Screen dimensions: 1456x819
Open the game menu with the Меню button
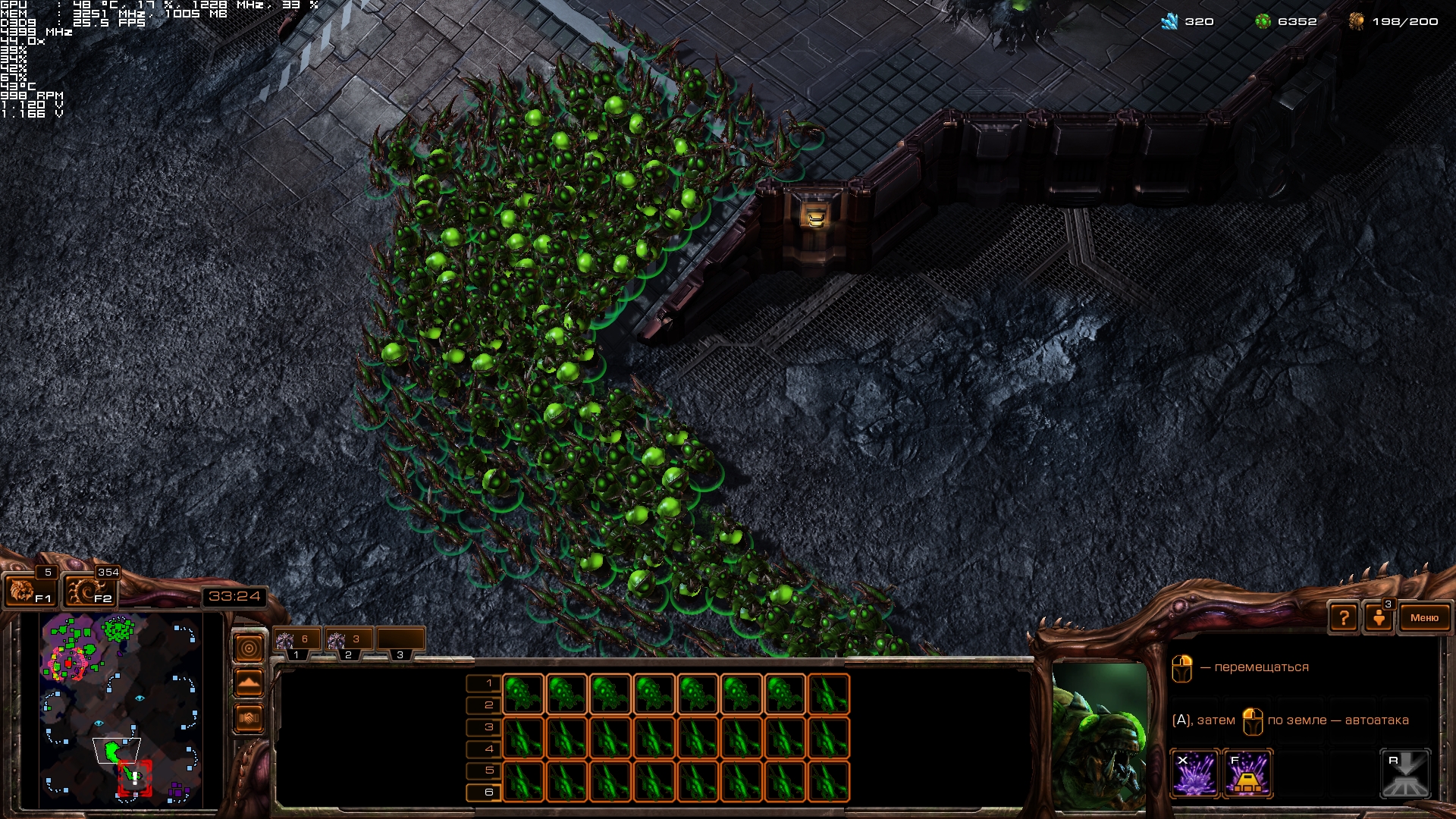[1424, 618]
